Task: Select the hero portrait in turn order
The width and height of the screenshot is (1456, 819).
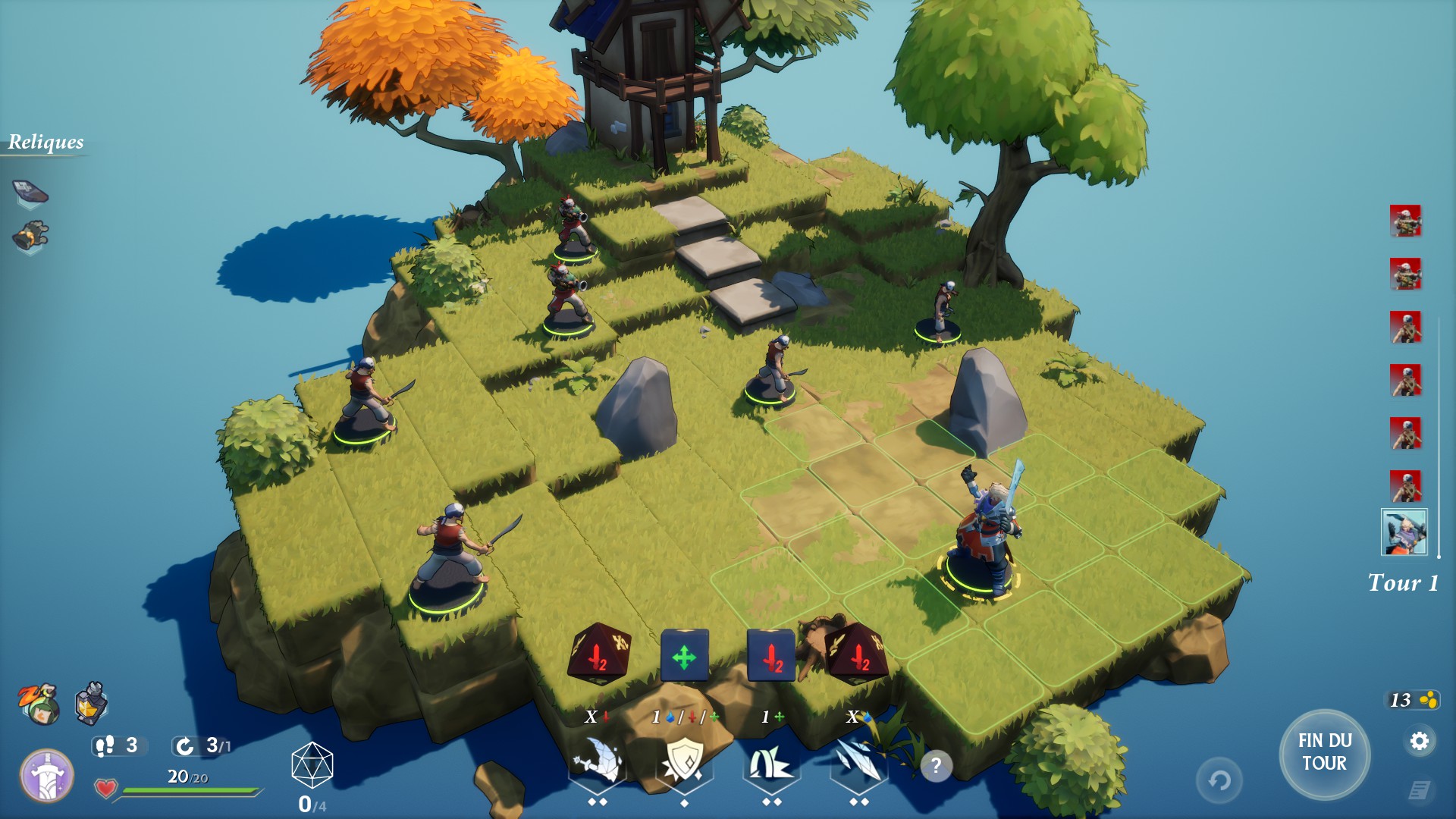Action: 1404,532
